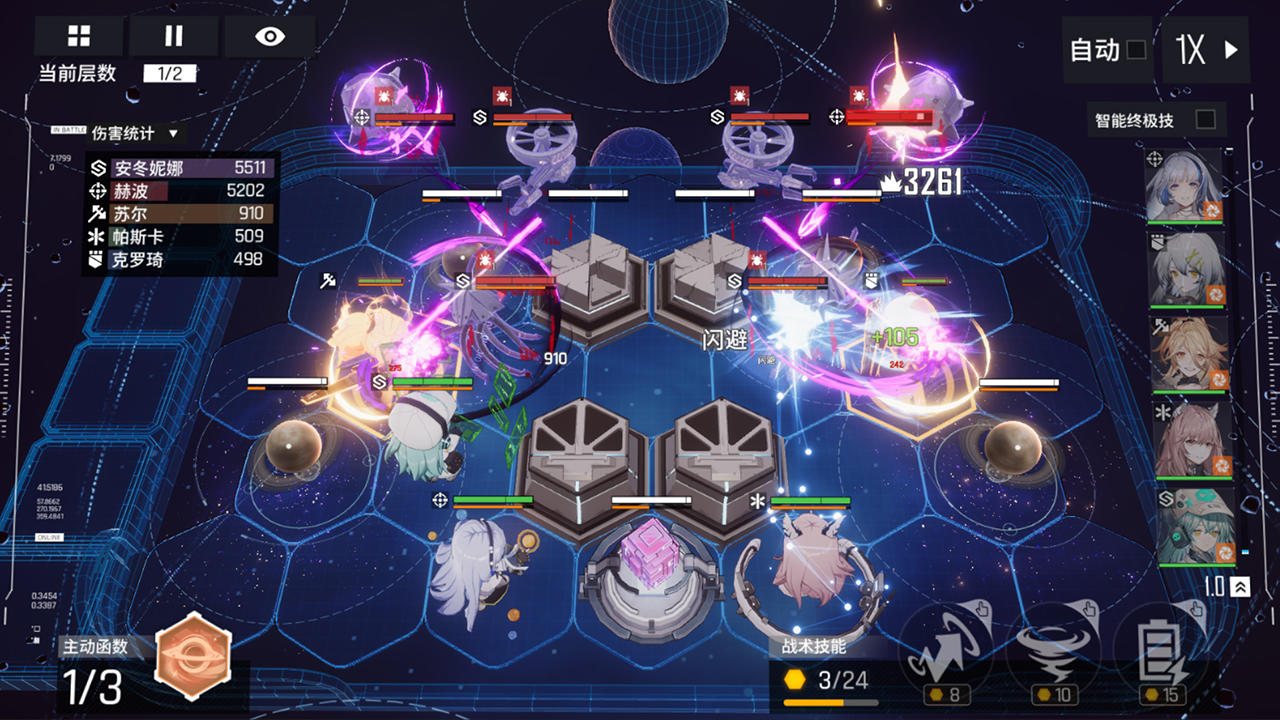Screen dimensions: 1280x720
Task: Enable the 自动 auto-battle checkbox
Action: point(1136,49)
